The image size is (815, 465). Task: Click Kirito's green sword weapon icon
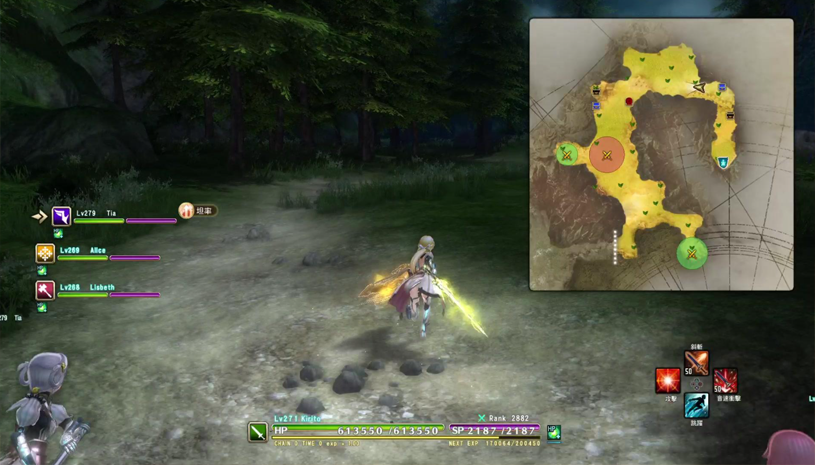pos(258,432)
